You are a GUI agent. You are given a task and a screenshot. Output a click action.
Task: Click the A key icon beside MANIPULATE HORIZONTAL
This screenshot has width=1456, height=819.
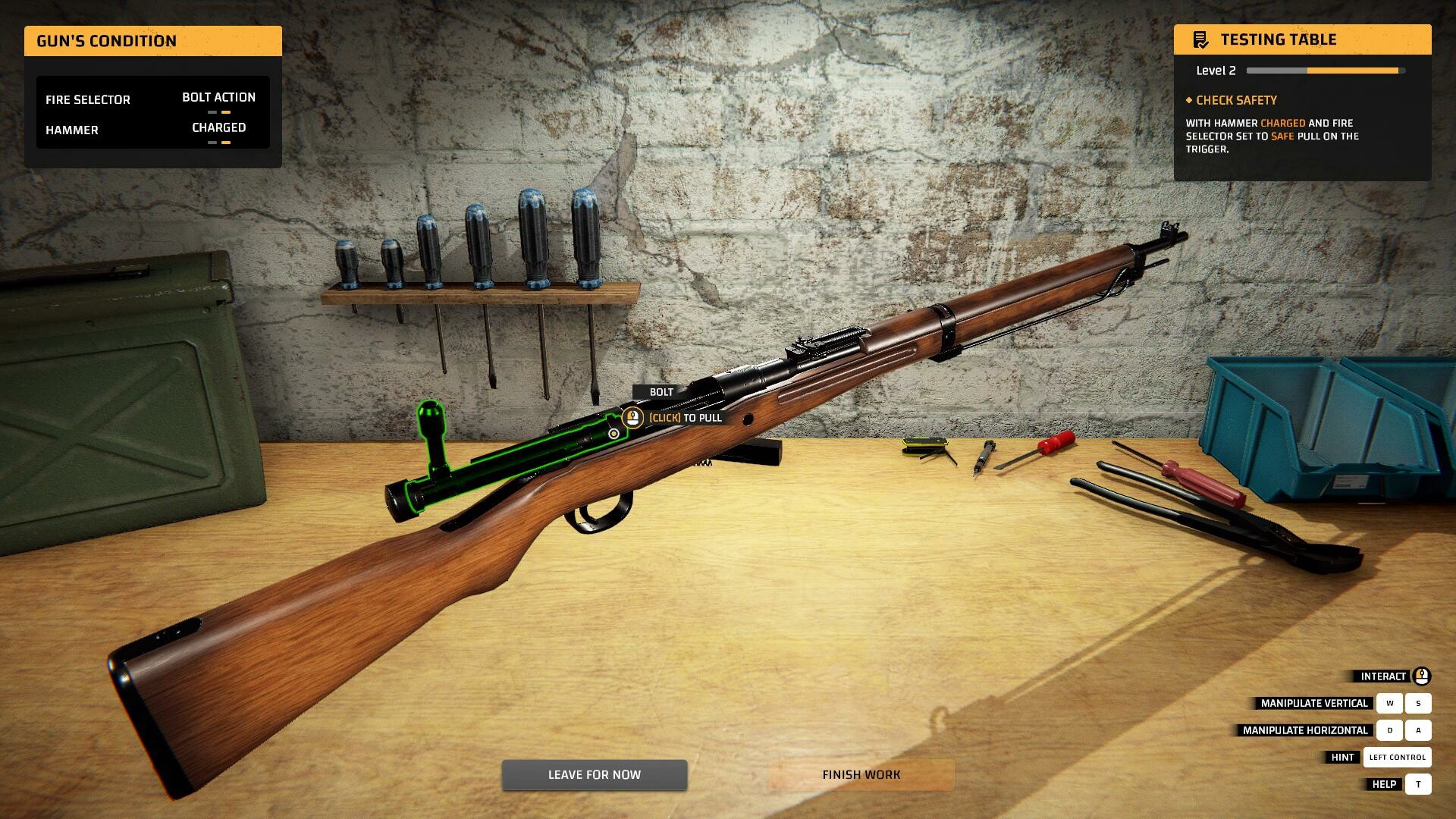click(x=1417, y=730)
